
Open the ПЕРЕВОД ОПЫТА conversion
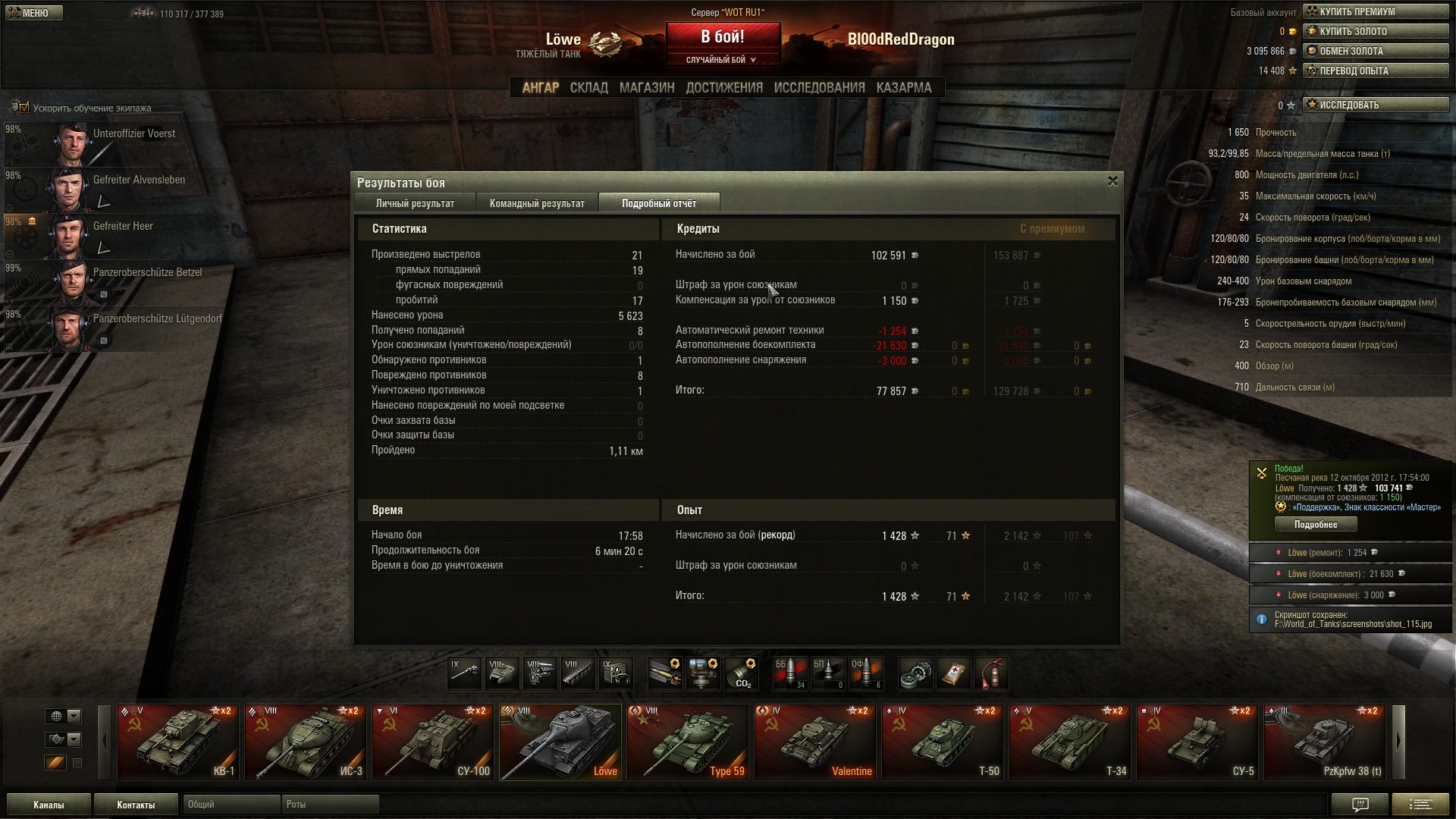pos(1375,71)
